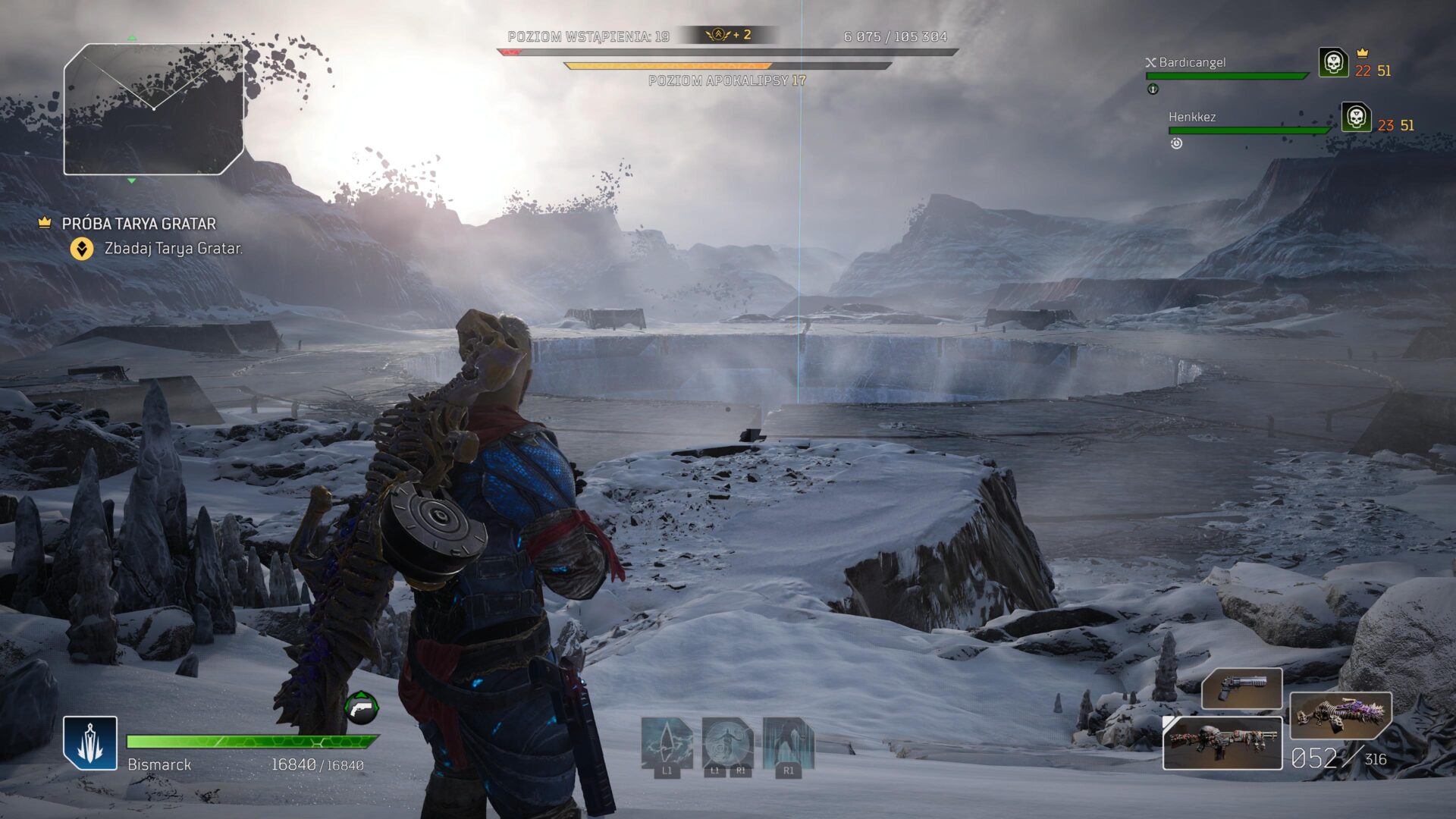Choose the skull-decorated rifle weapon slot

1222,742
